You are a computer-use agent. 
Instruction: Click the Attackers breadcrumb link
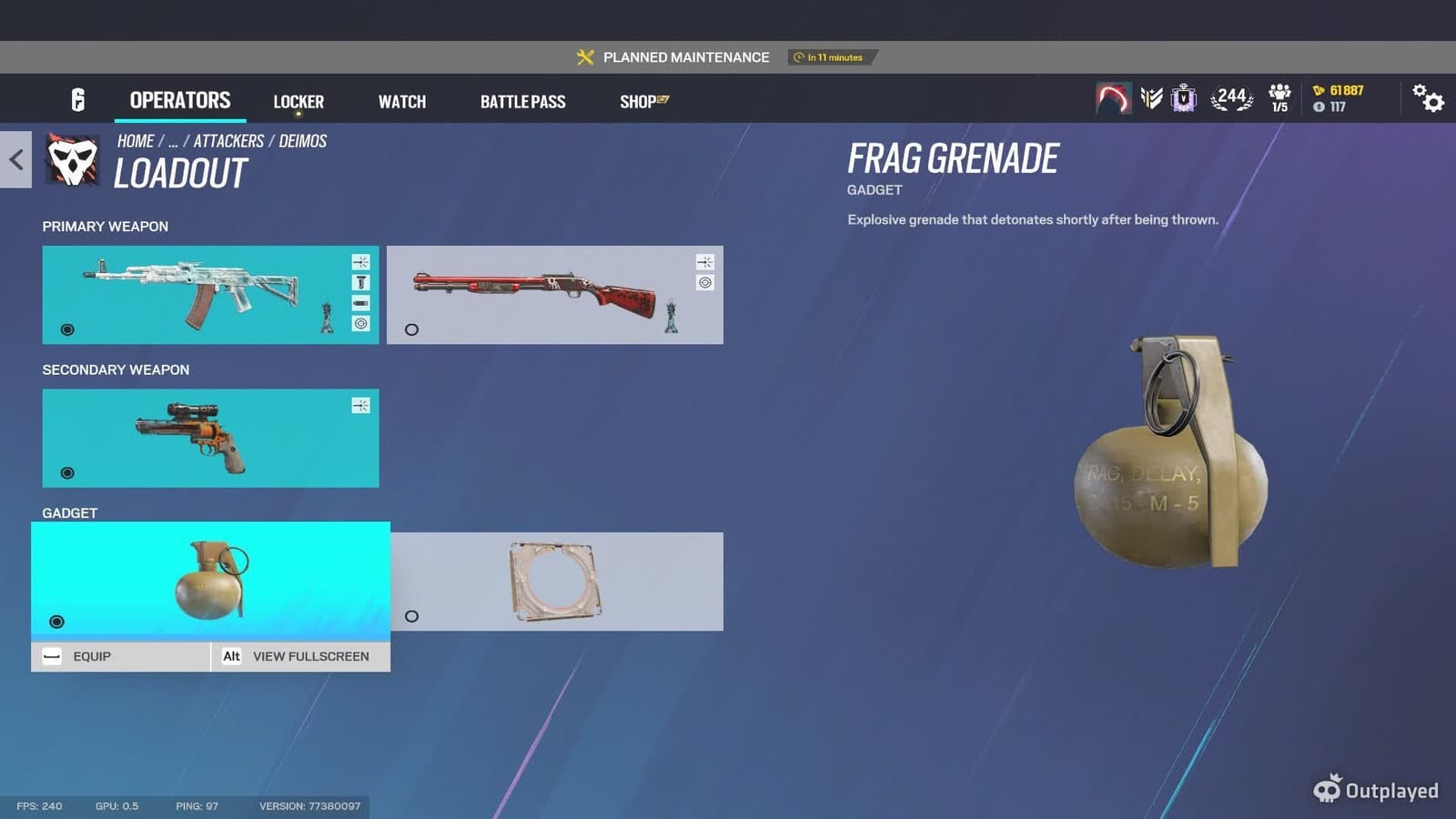227,141
